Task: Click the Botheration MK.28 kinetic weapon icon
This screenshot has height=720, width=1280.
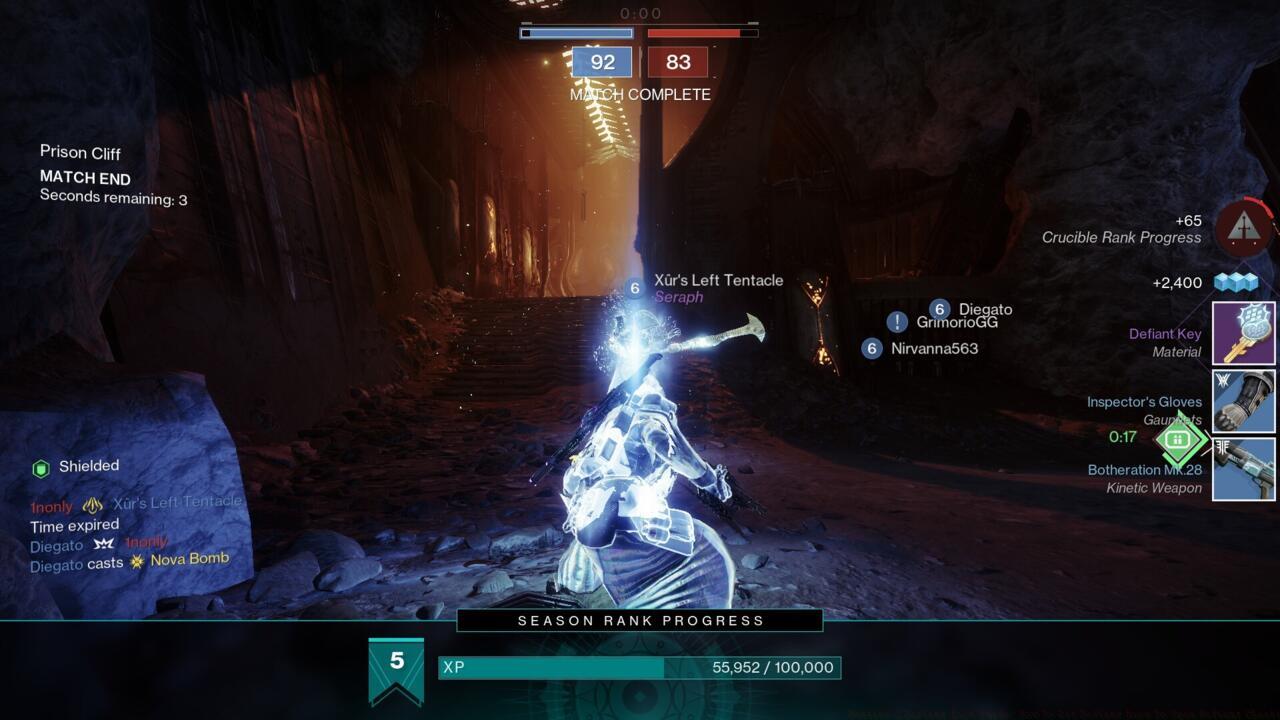Action: (x=1243, y=470)
